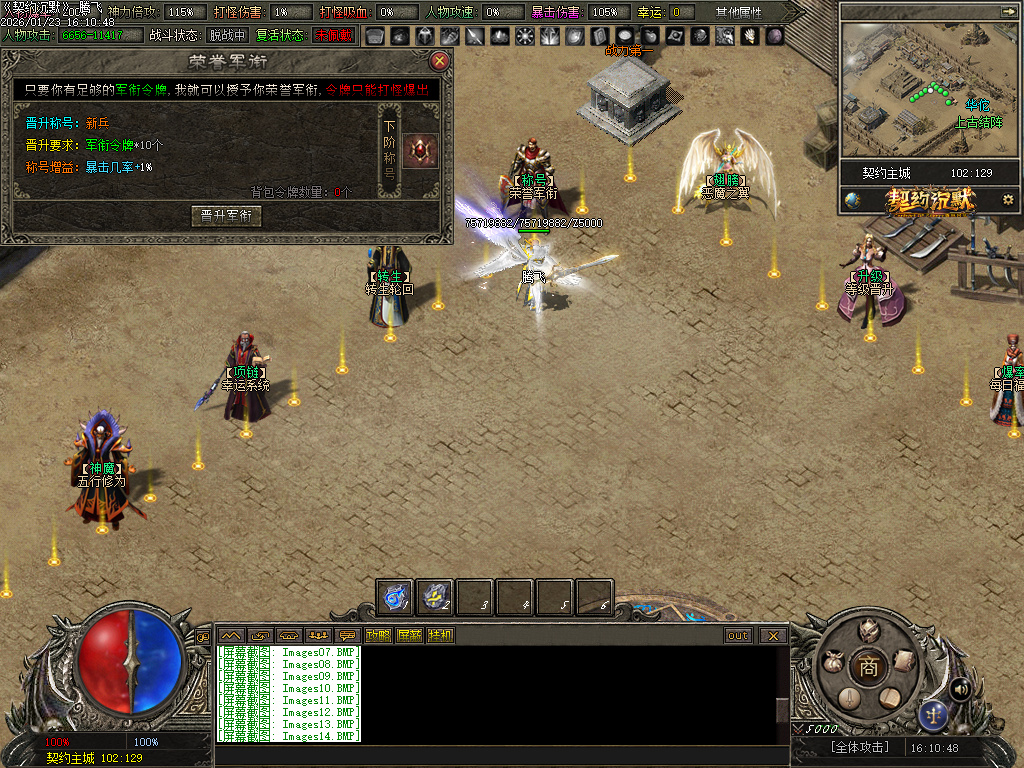Open settings via the gear icon
This screenshot has height=768, width=1024.
point(1008,199)
